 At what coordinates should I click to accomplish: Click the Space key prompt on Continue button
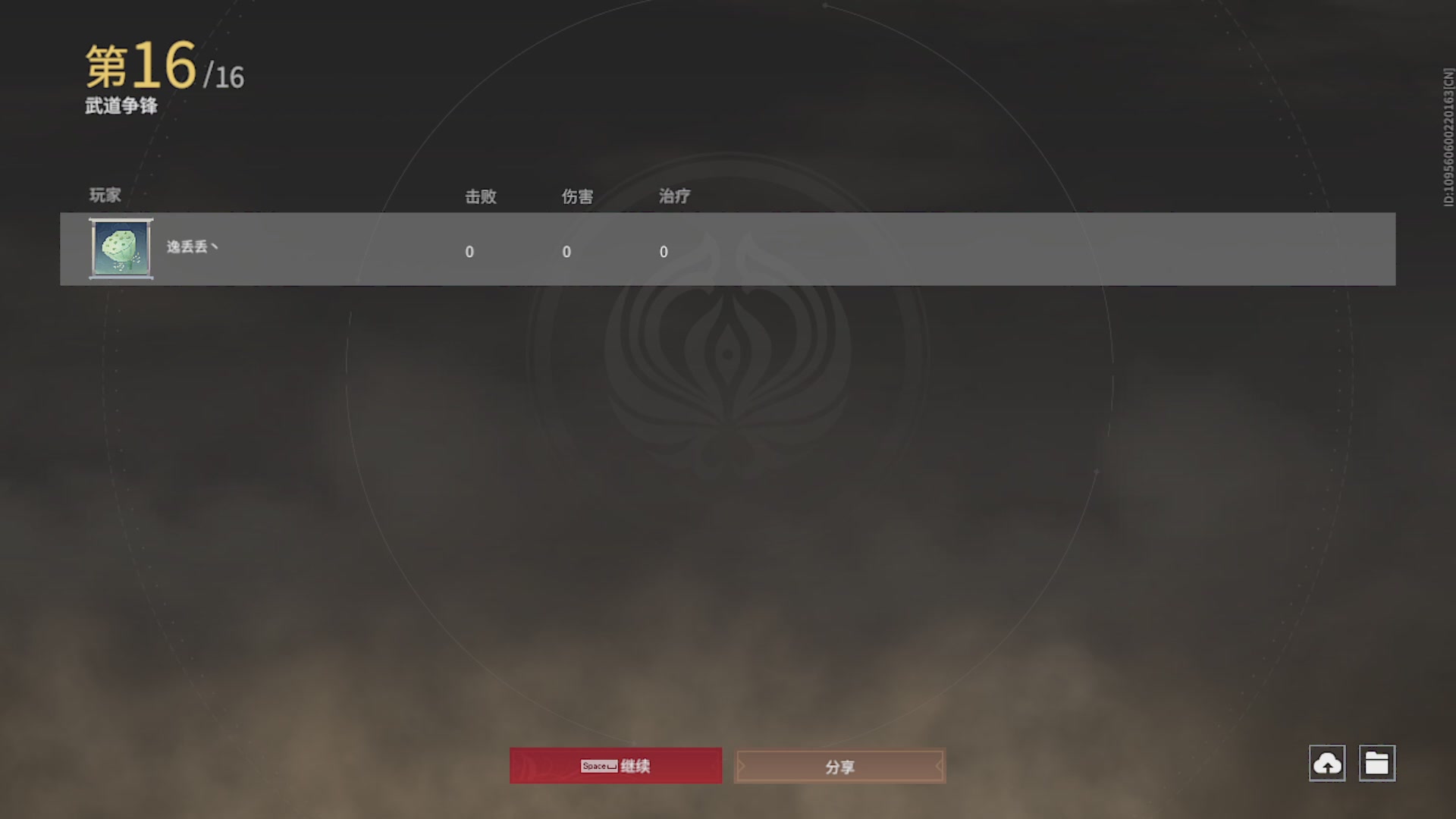(x=598, y=766)
